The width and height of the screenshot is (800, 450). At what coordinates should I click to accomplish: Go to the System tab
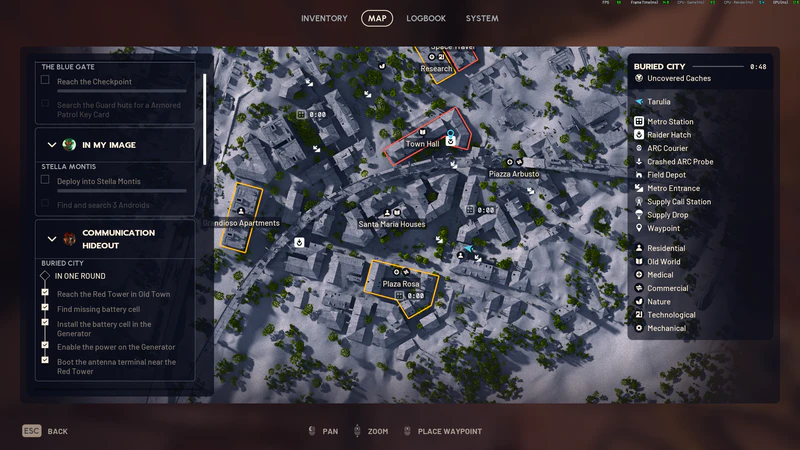click(x=482, y=18)
